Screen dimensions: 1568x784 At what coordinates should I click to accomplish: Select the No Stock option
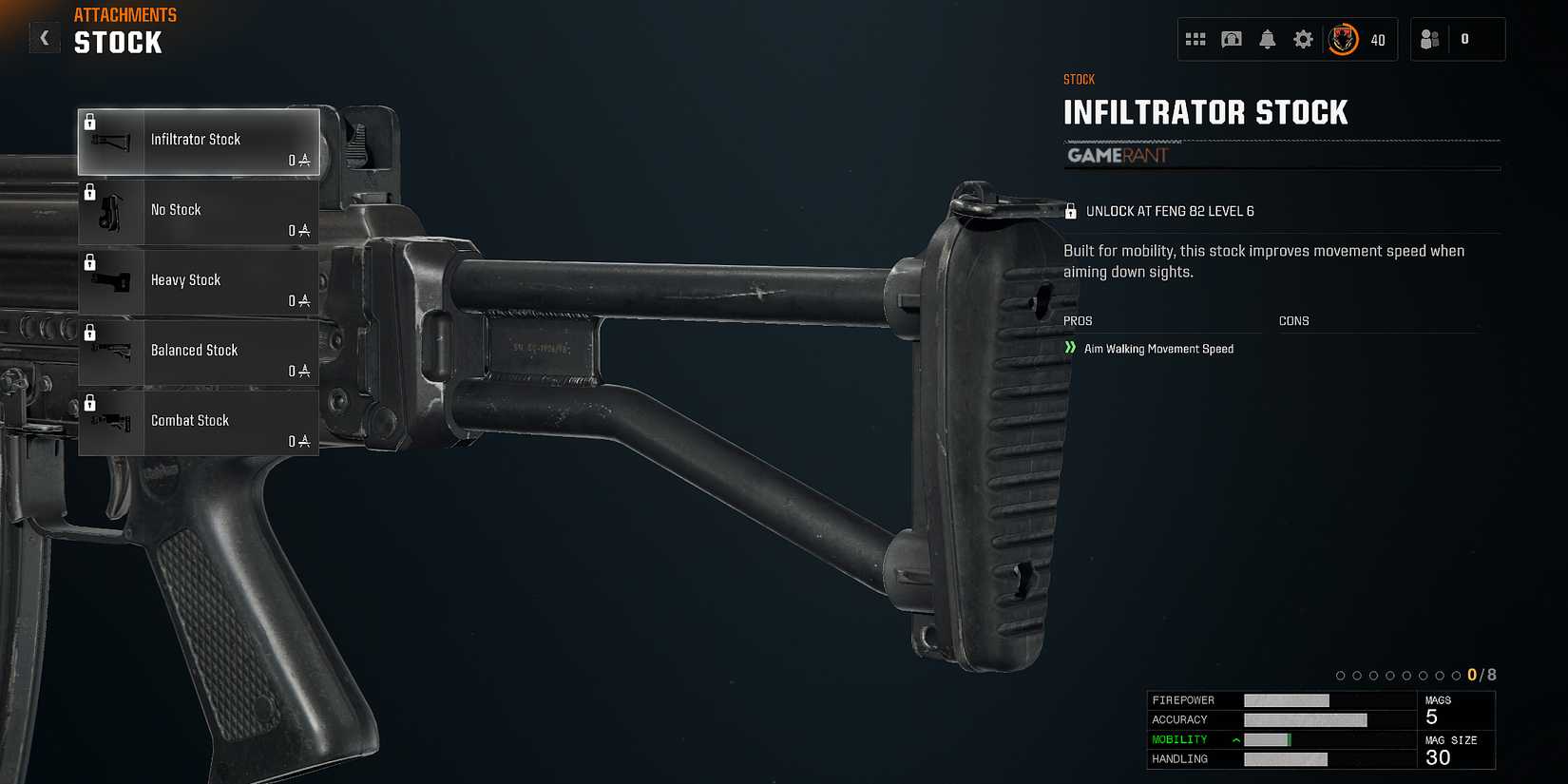(200, 210)
